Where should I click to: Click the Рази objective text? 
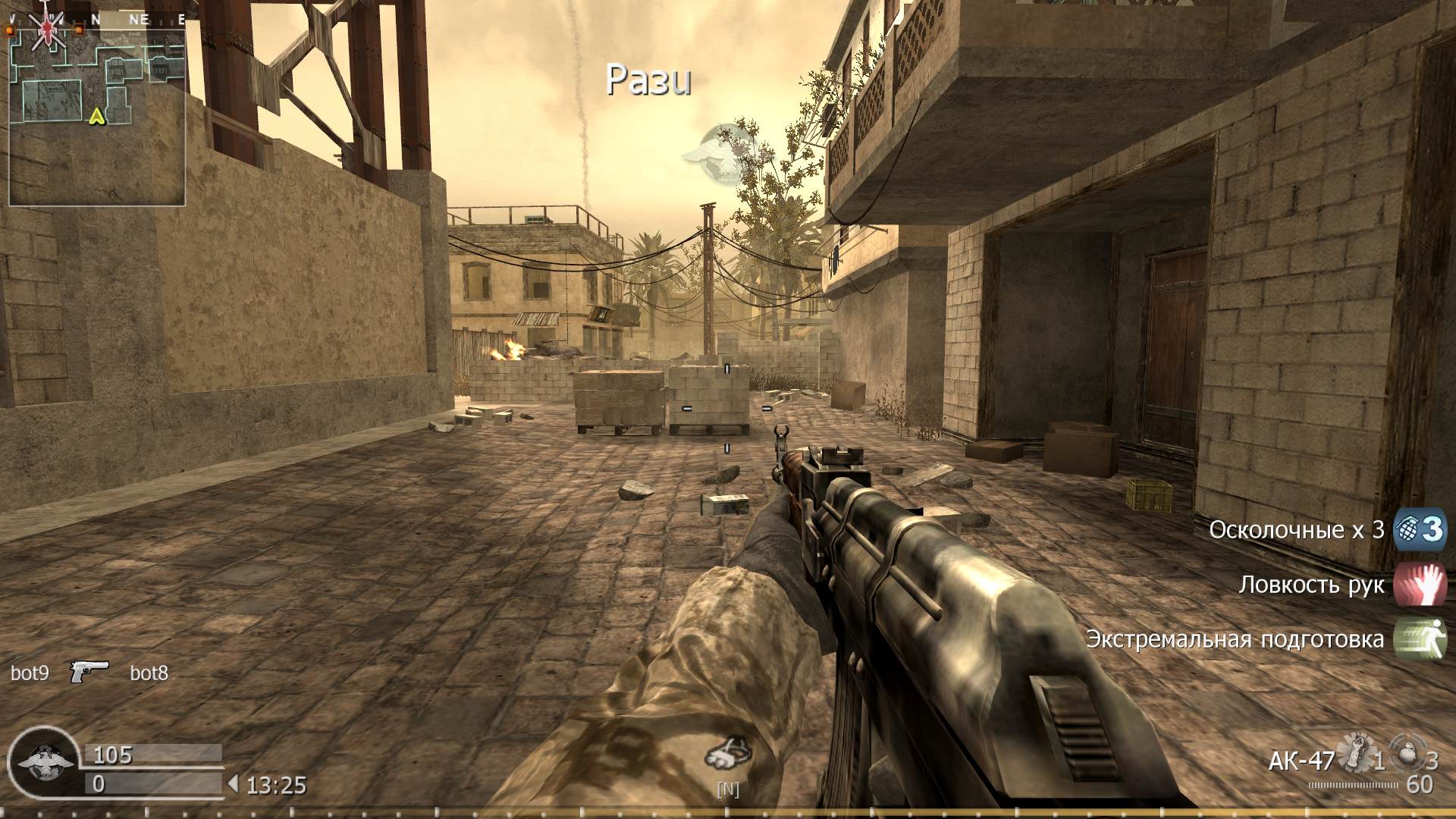coord(650,80)
